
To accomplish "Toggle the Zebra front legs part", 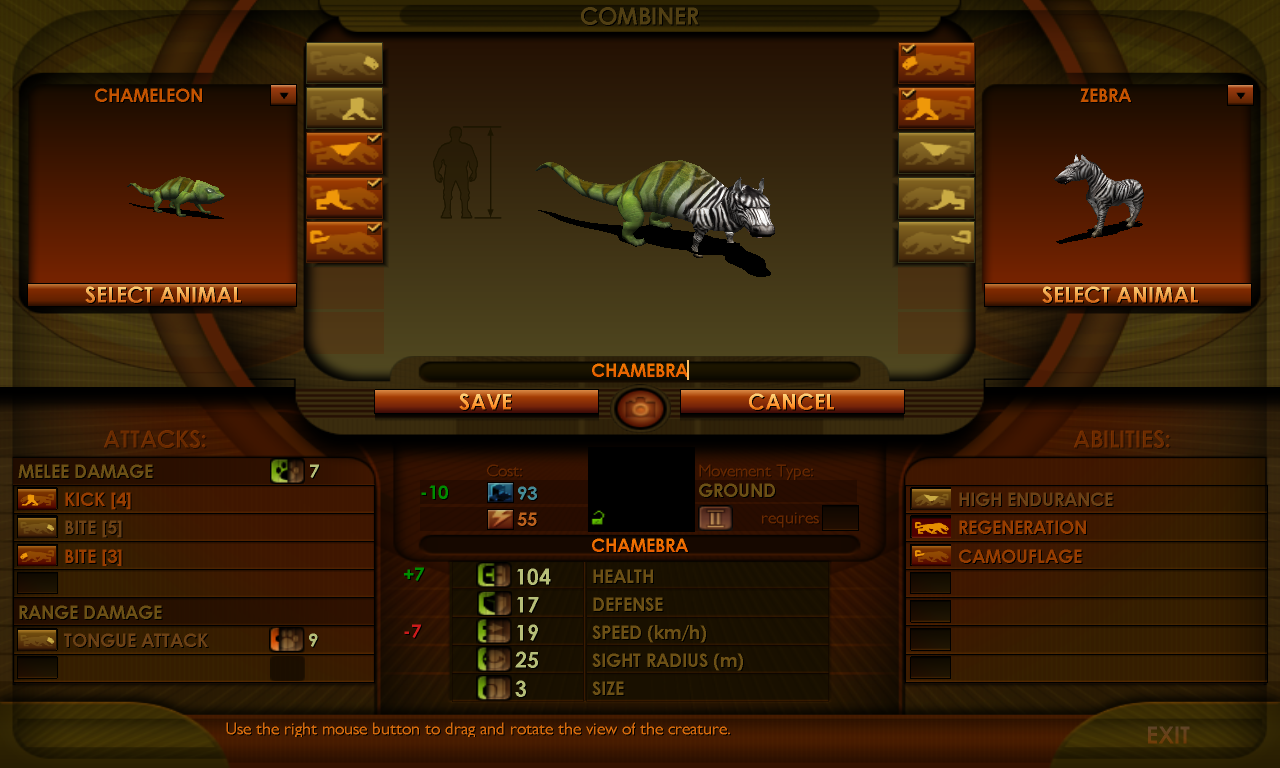I will (x=936, y=108).
